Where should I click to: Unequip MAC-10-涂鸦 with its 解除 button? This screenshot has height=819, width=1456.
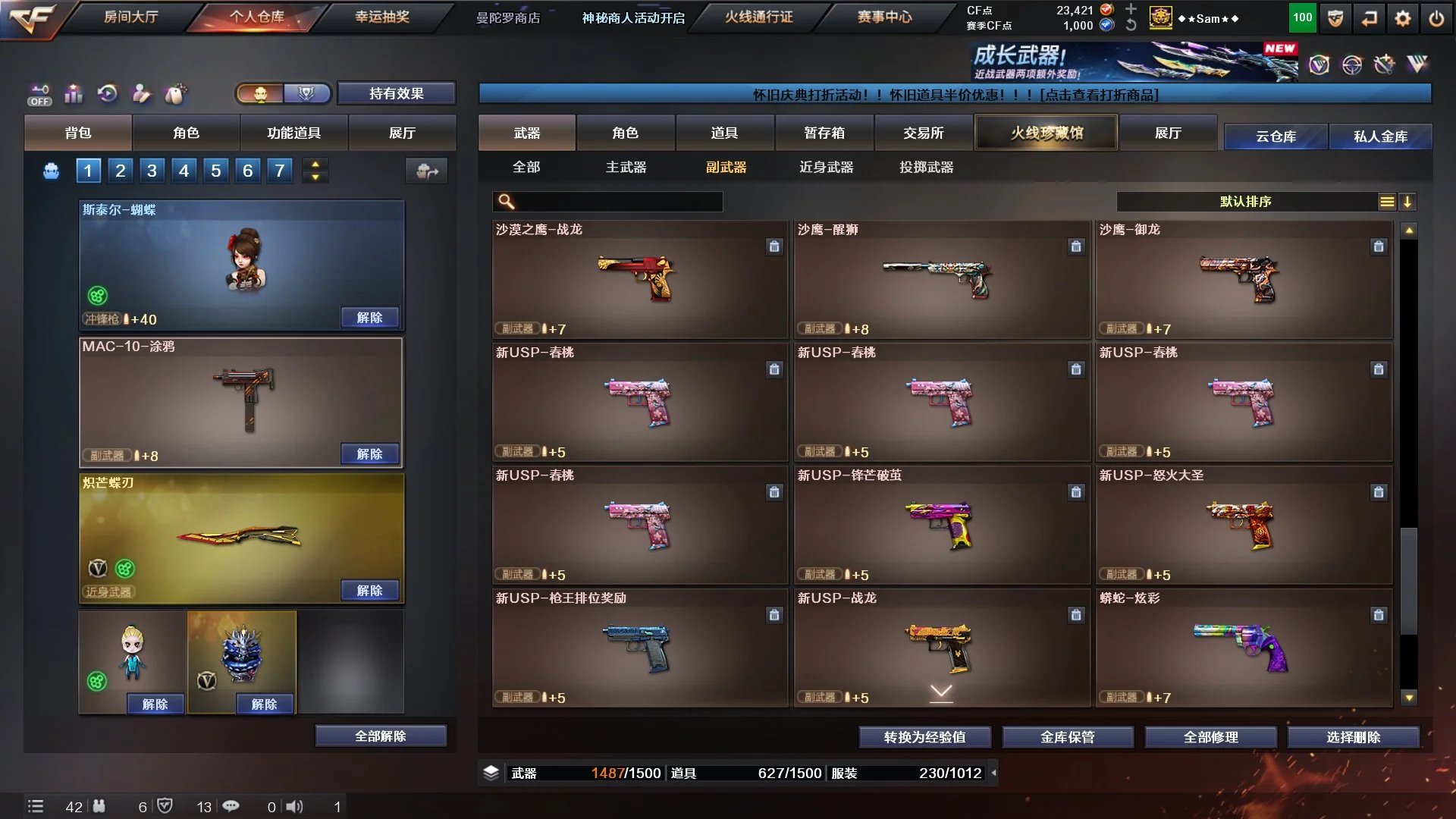tap(369, 453)
